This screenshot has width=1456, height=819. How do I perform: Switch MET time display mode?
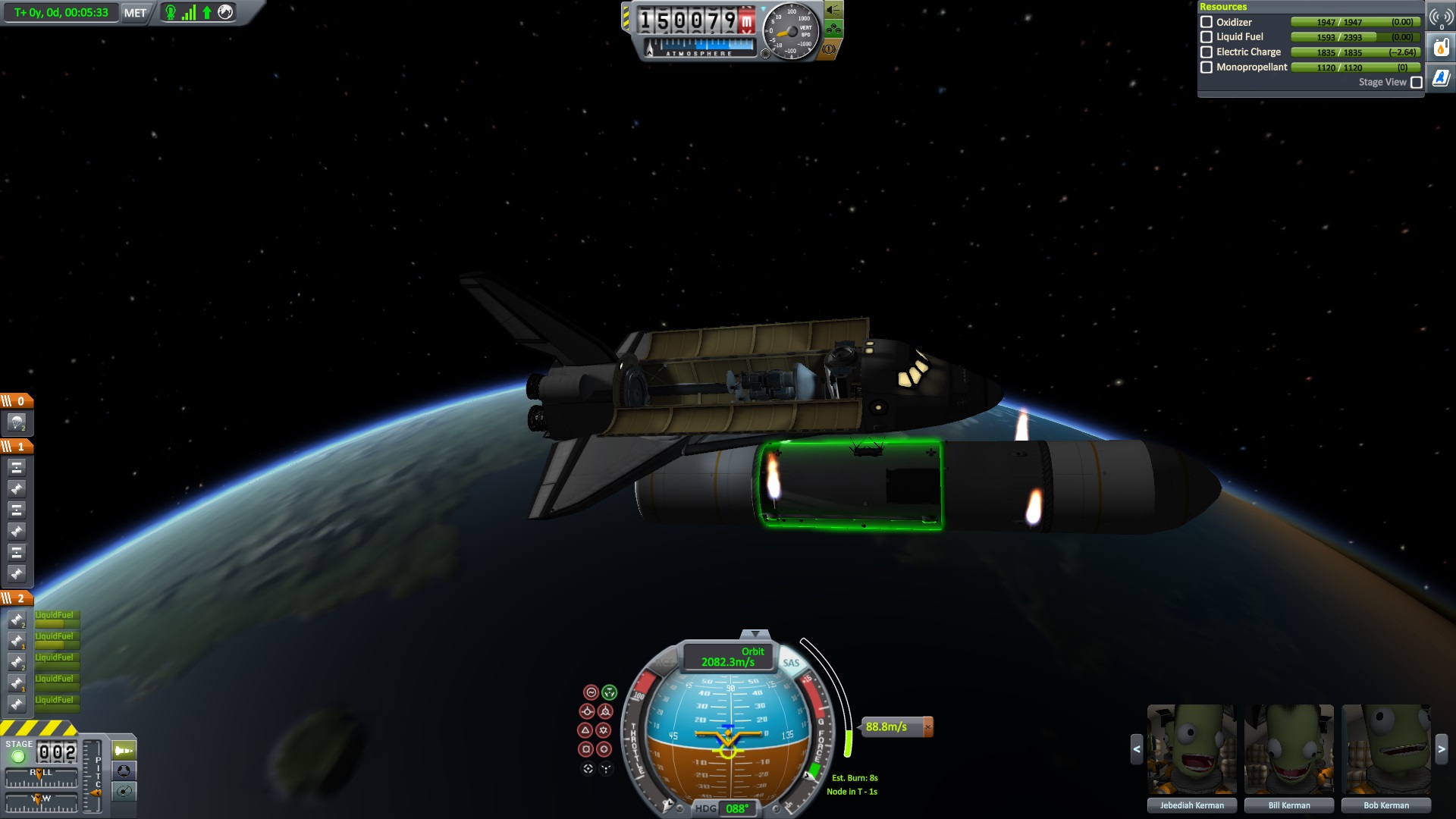[135, 13]
